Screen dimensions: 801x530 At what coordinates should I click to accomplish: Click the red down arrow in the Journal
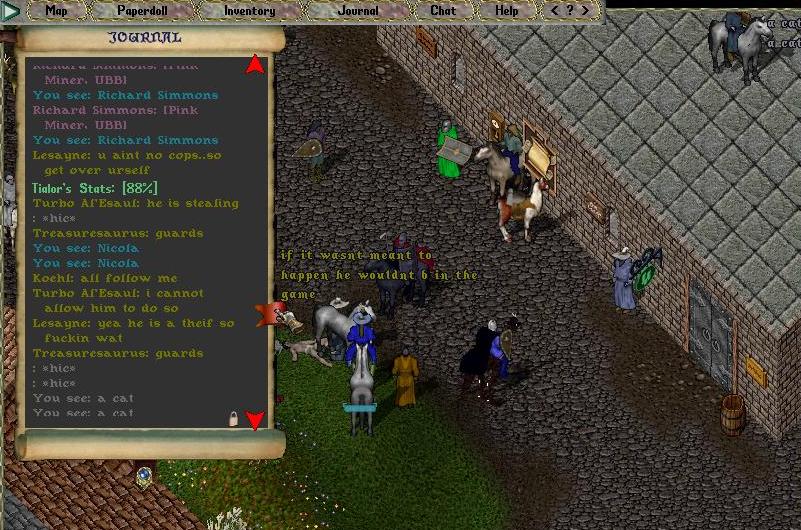(x=255, y=420)
